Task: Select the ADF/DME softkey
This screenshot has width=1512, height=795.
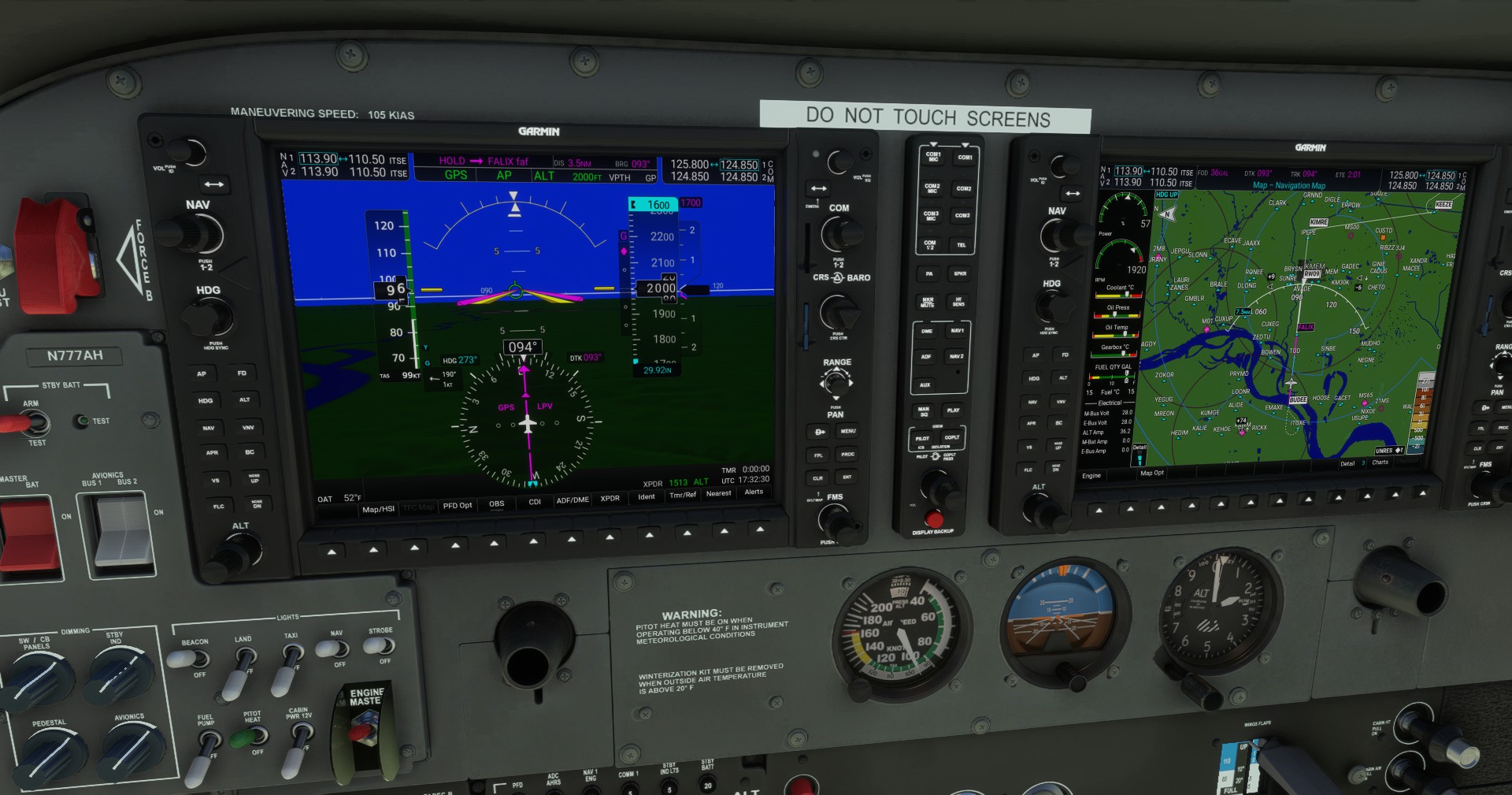Action: pyautogui.click(x=572, y=500)
